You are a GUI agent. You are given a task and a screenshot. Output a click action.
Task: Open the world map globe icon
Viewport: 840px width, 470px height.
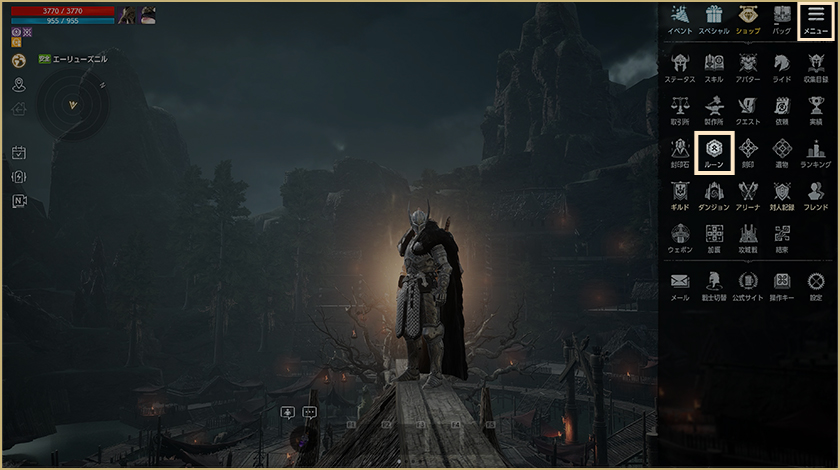[18, 61]
